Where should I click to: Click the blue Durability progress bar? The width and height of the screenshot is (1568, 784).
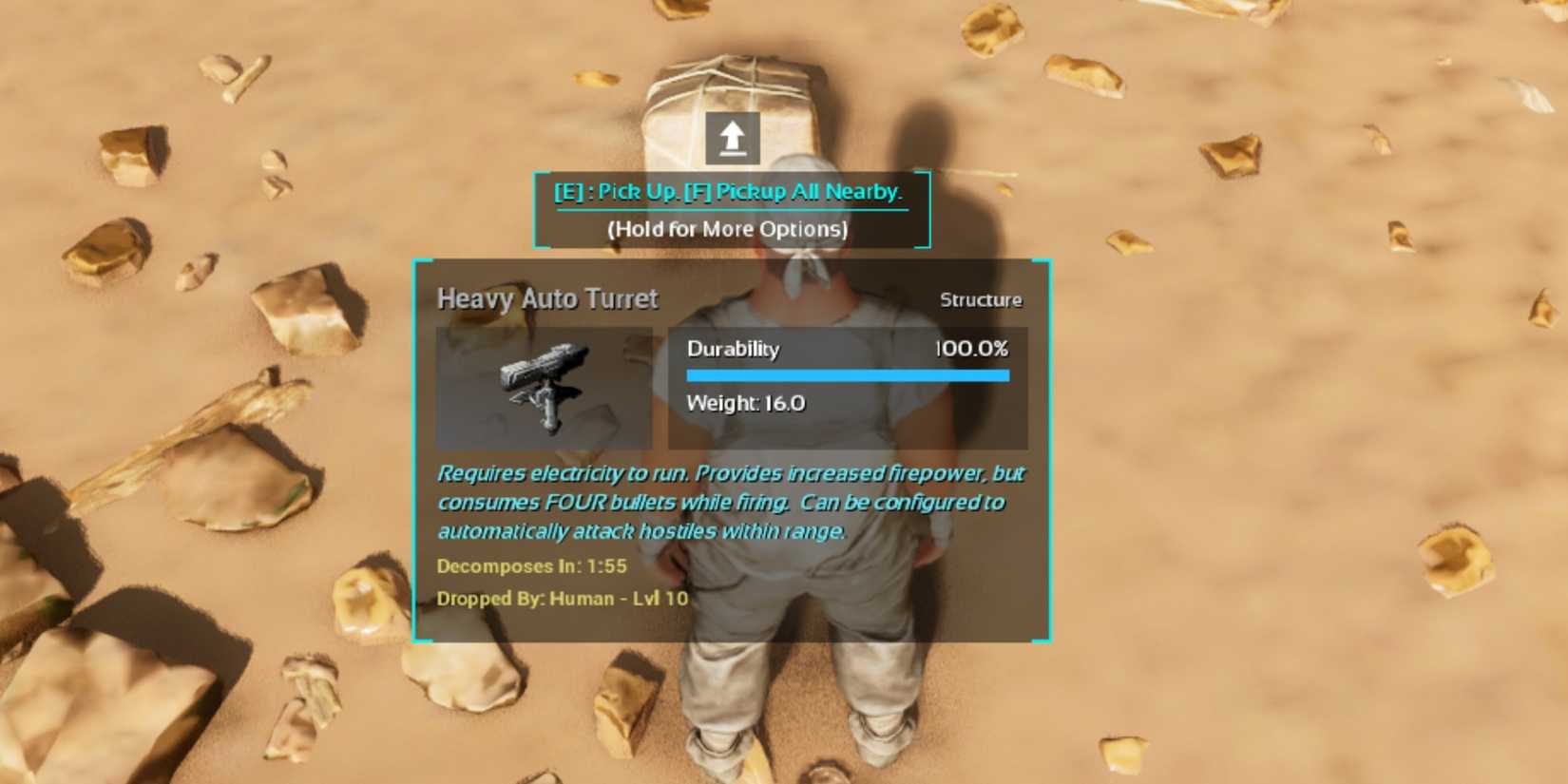pos(849,375)
